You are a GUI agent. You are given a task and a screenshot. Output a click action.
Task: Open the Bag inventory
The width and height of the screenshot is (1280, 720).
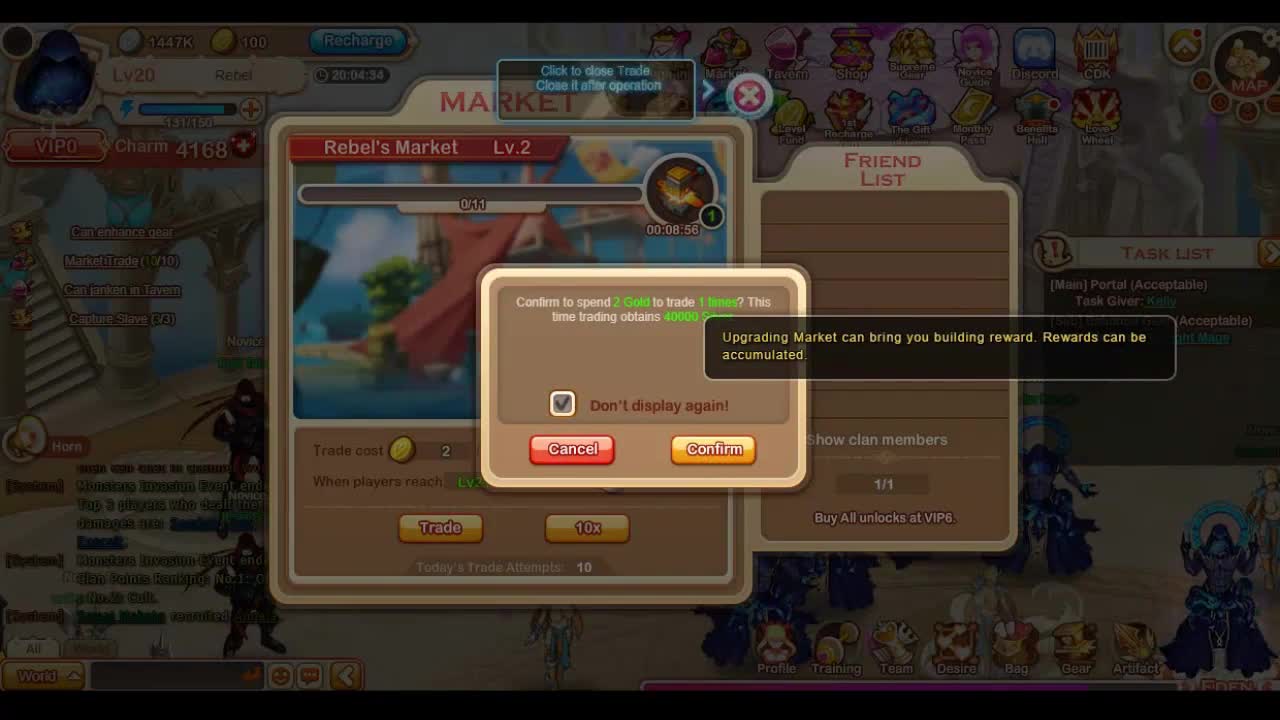coord(1016,648)
